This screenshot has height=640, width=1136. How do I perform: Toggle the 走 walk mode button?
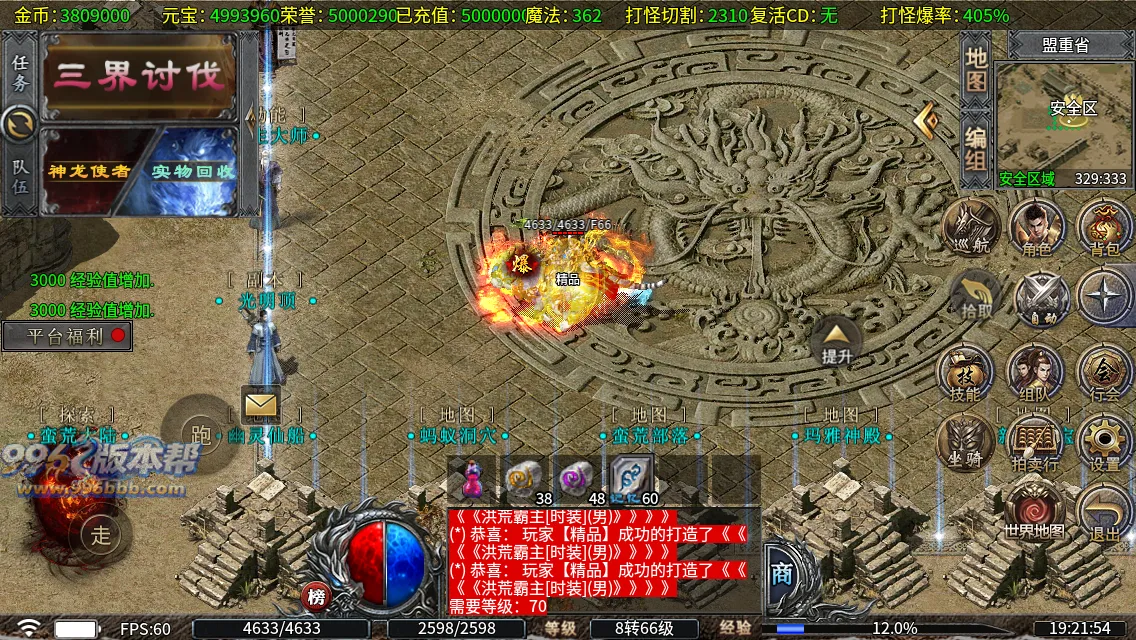click(x=100, y=534)
